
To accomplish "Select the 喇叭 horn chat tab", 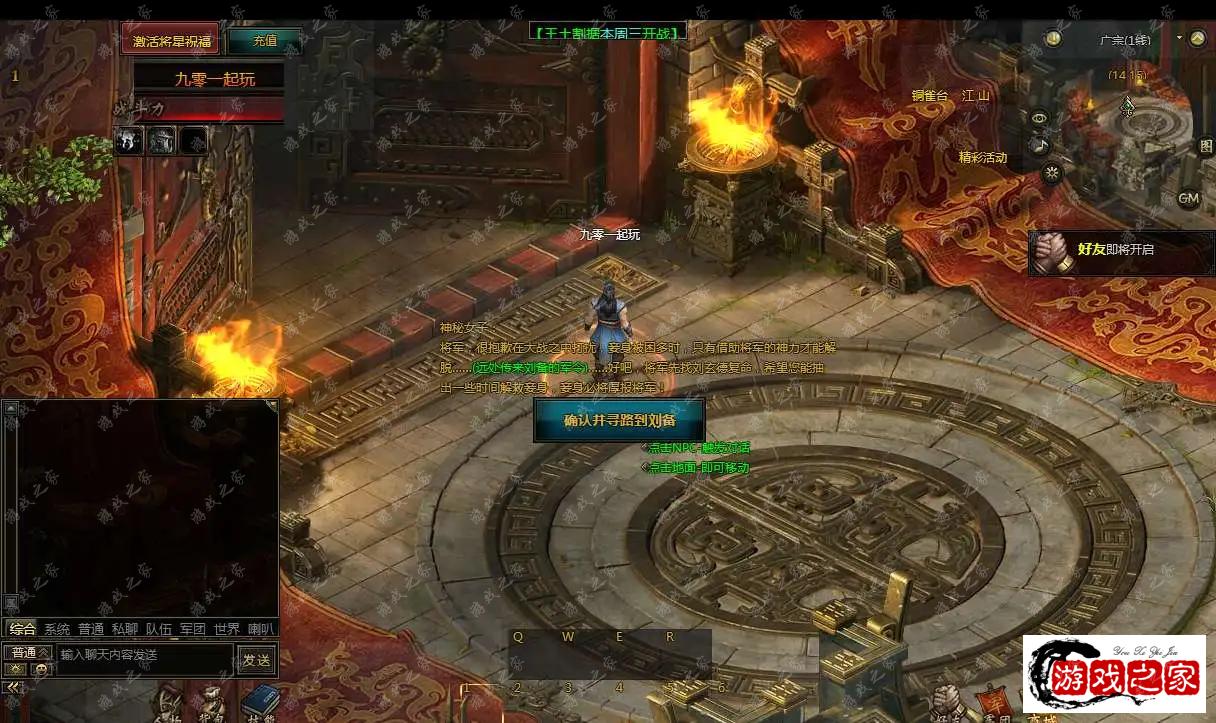I will (x=261, y=629).
